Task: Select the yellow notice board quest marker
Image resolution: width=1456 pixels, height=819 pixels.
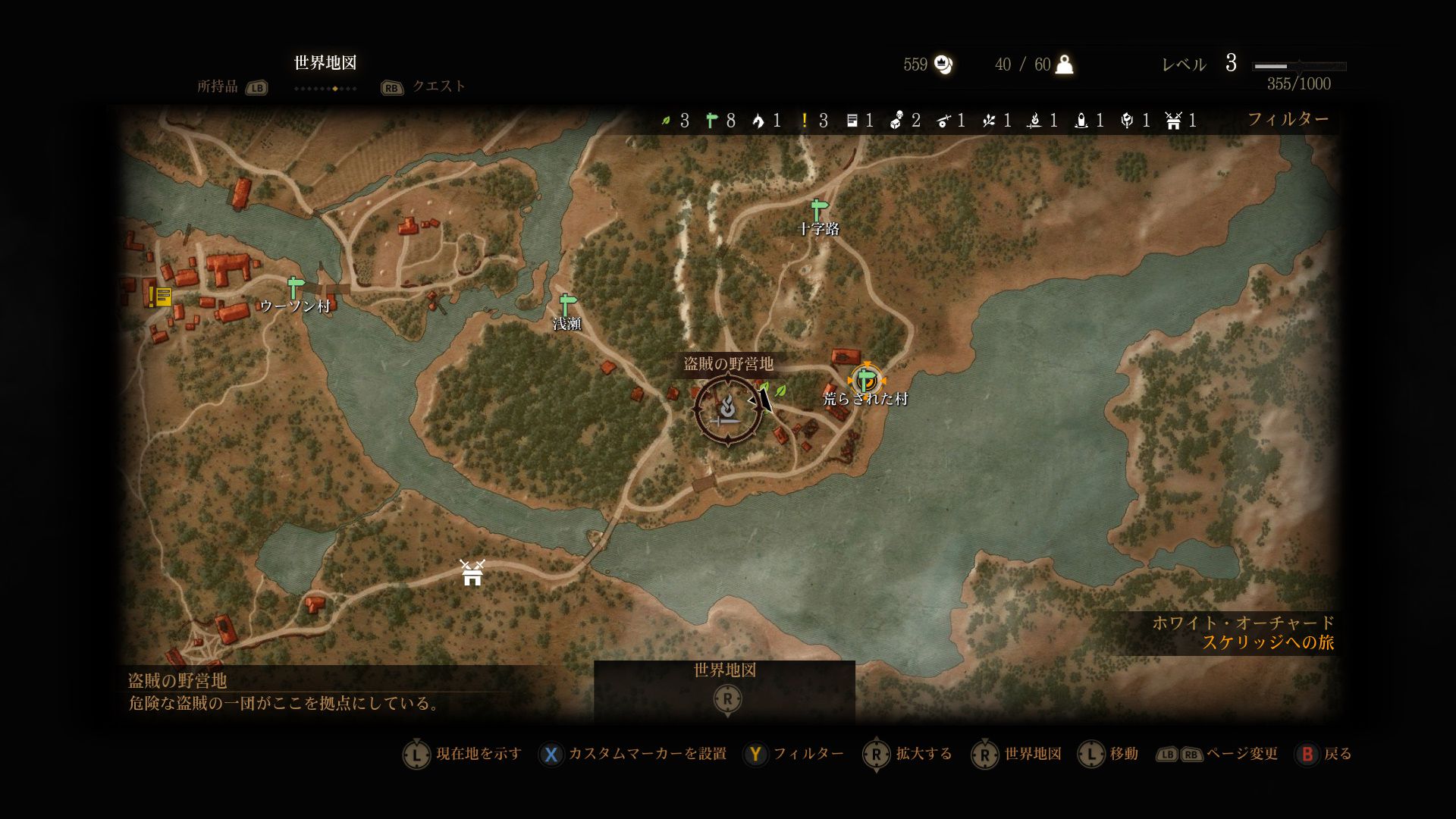Action: 160,296
